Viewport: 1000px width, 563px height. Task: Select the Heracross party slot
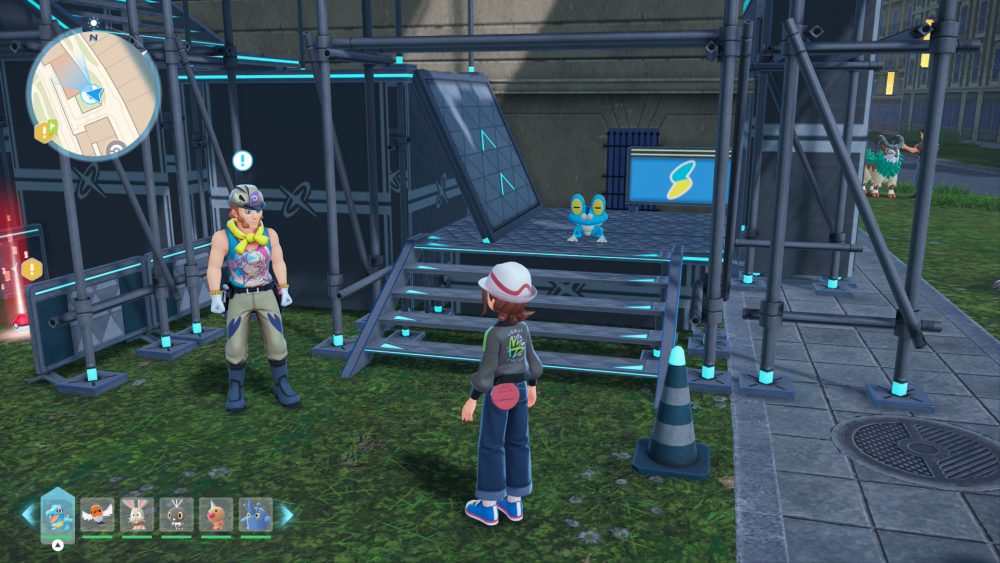coord(255,515)
